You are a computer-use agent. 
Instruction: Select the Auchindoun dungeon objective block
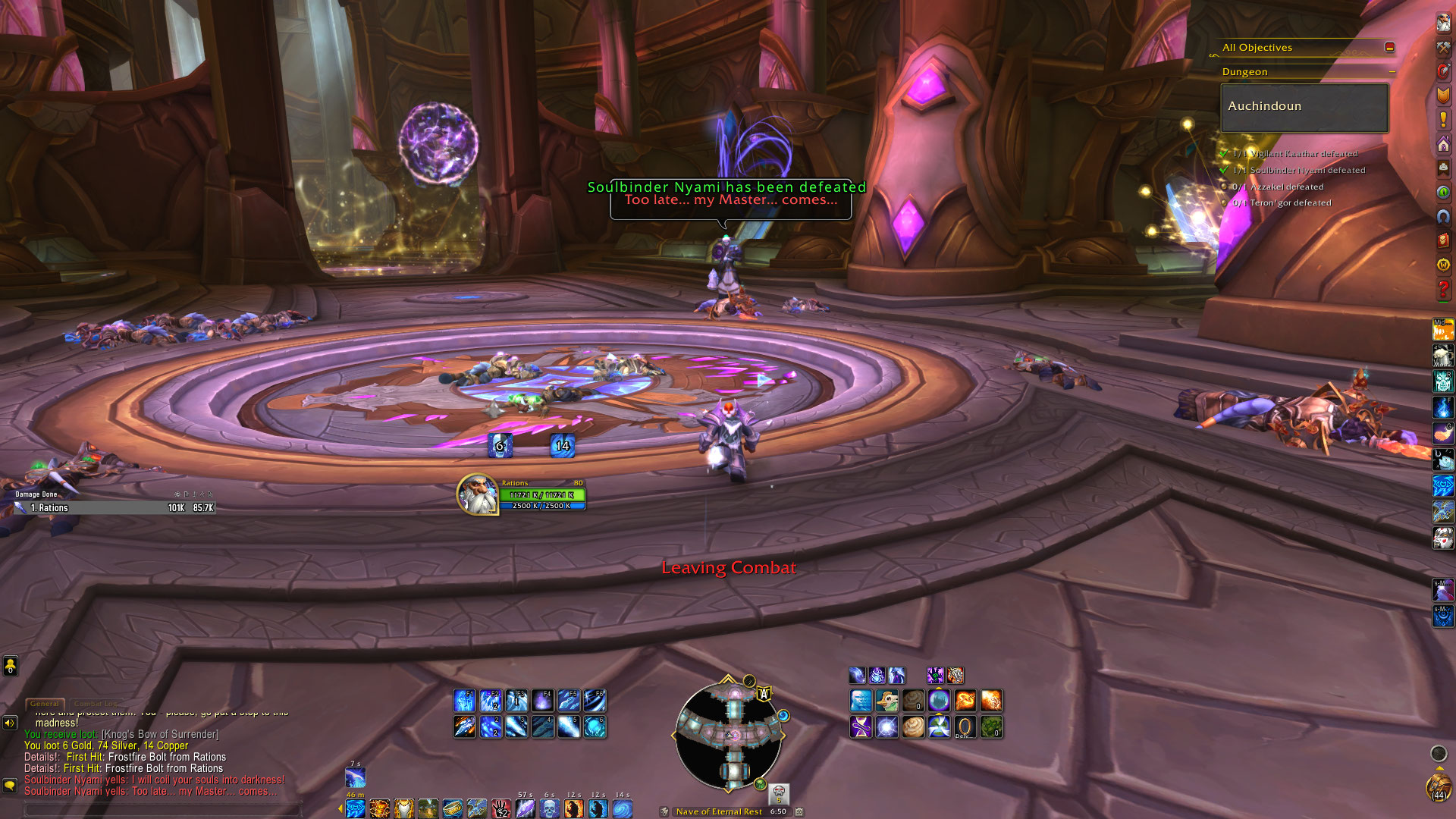point(1304,107)
